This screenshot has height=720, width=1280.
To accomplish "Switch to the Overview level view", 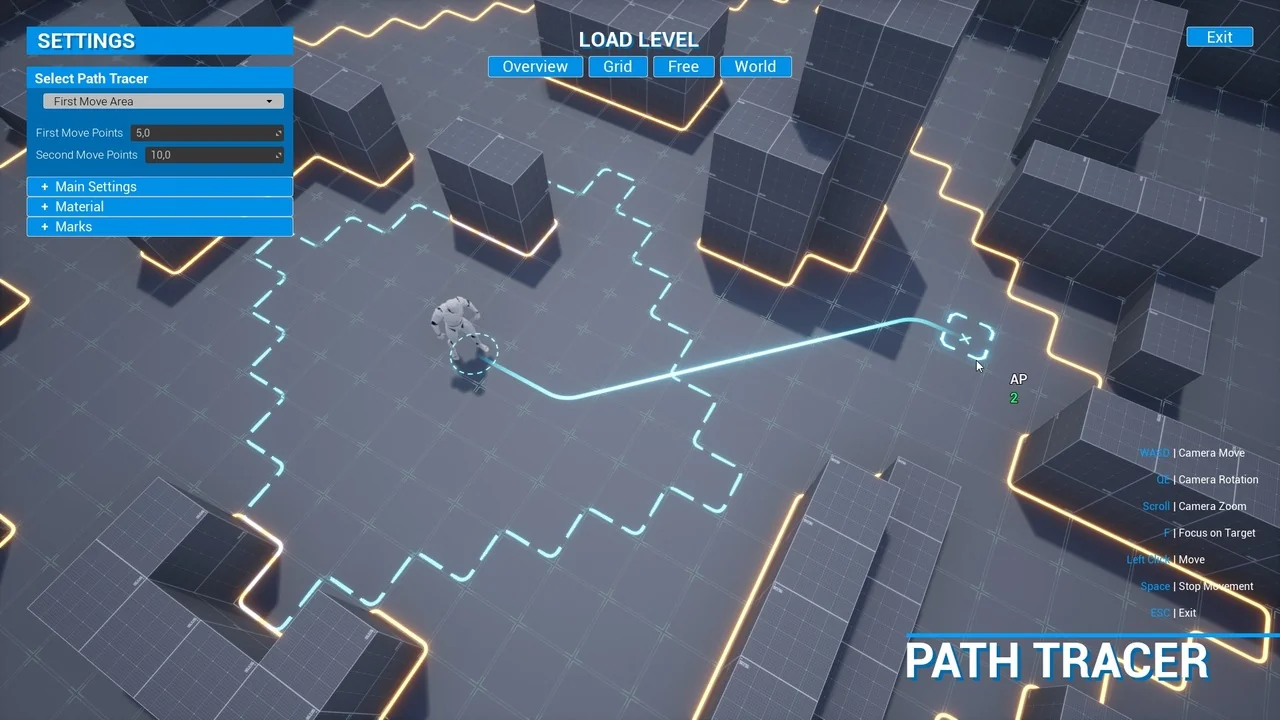I will click(x=535, y=66).
